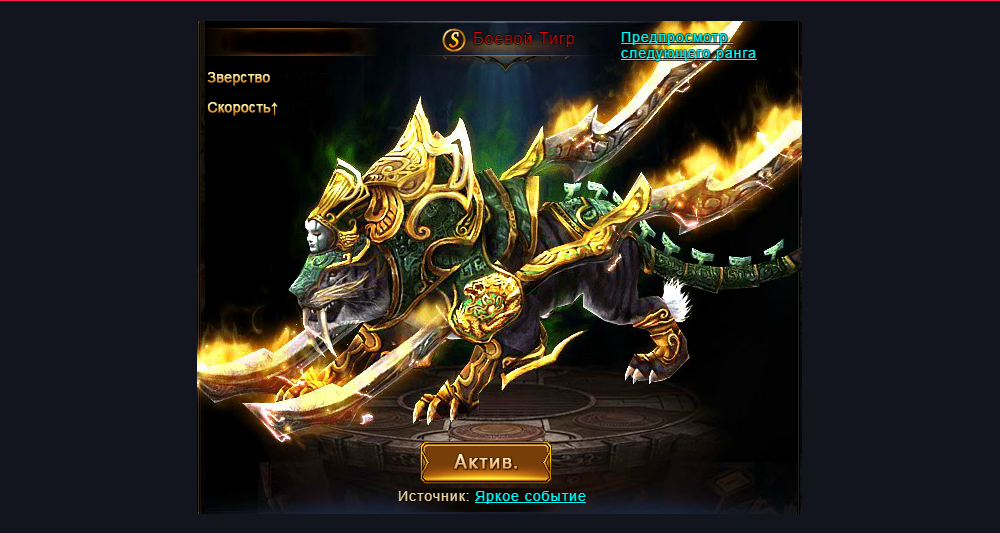Follow the Яркое событие source link
The width and height of the screenshot is (1000, 533).
[x=530, y=496]
